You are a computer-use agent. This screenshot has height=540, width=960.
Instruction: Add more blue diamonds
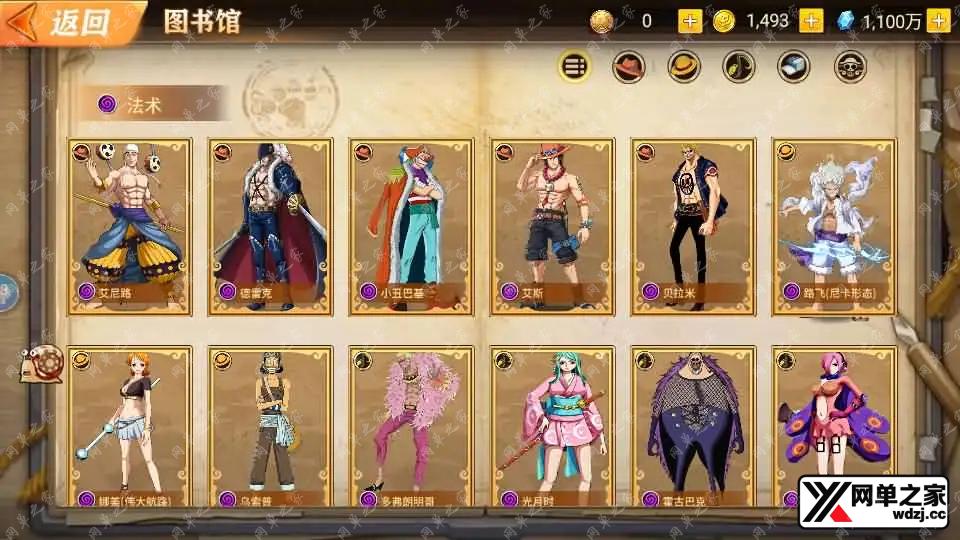coord(938,21)
